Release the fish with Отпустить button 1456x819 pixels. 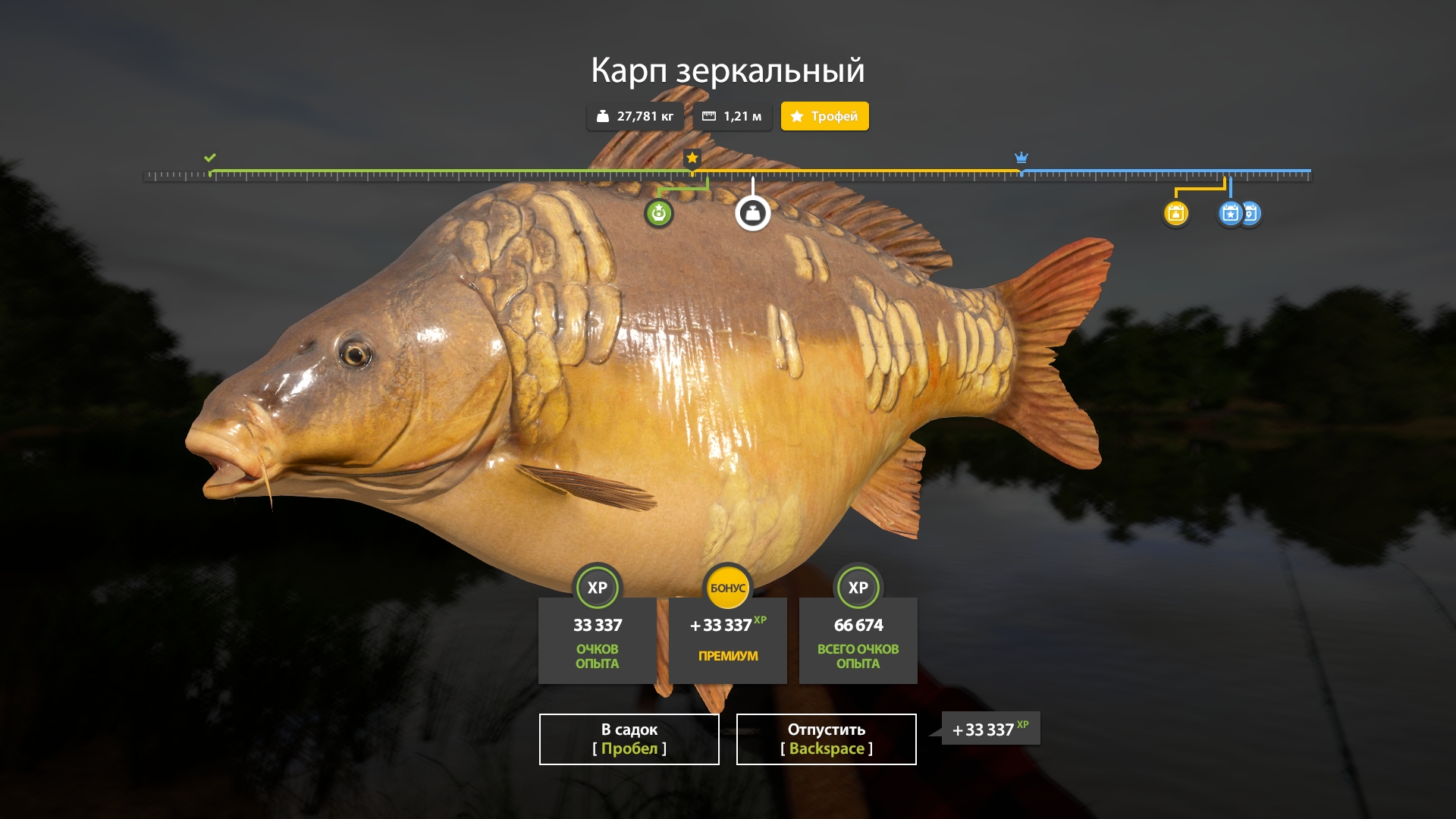click(826, 739)
